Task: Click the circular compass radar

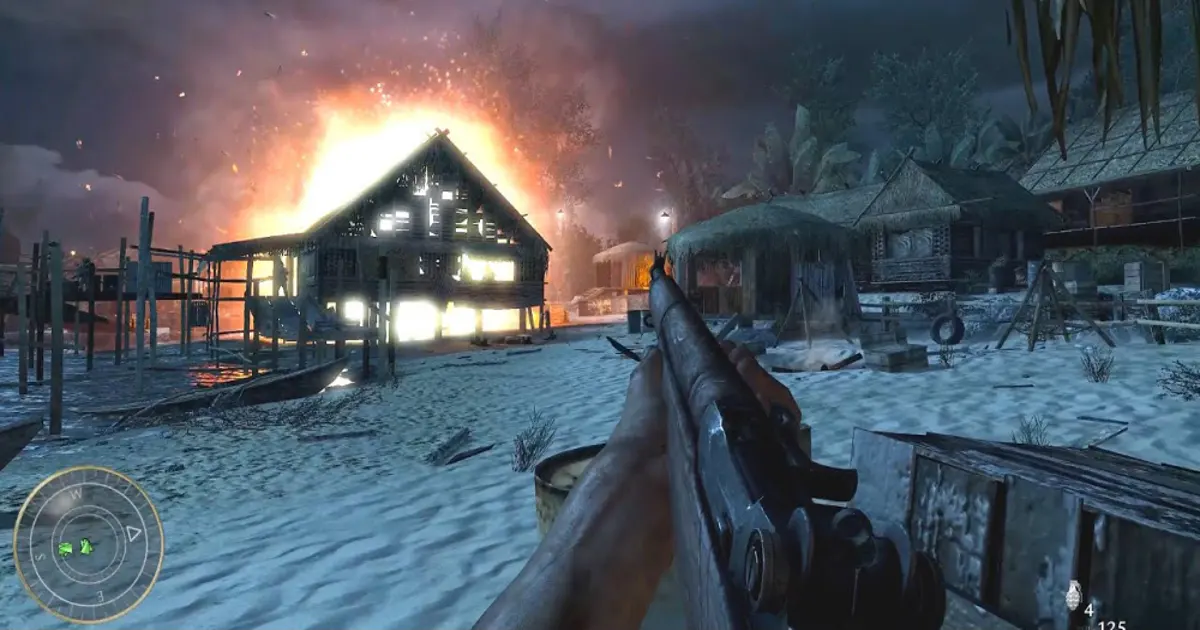Action: point(88,544)
